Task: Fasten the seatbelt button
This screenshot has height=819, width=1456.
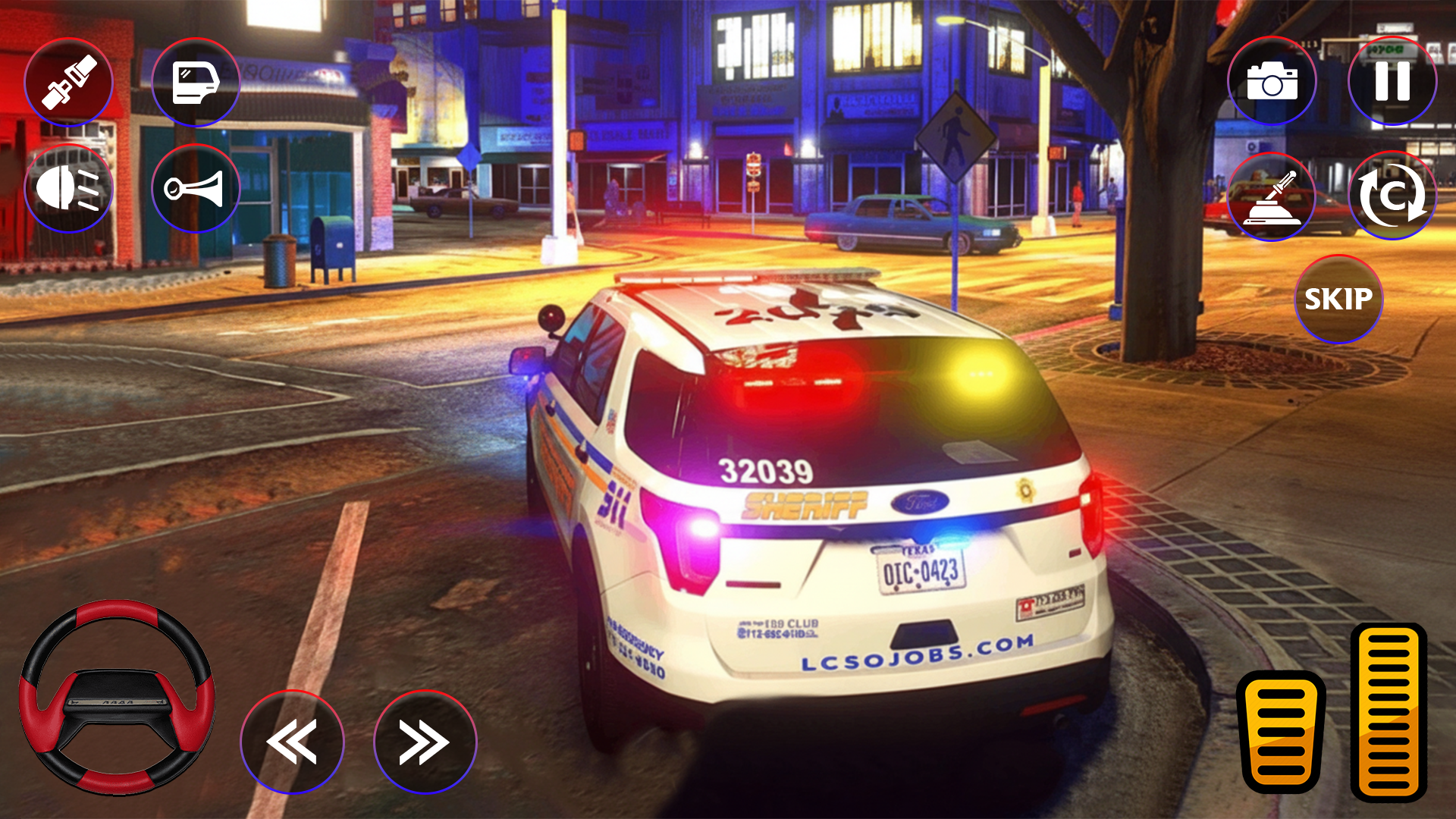Action: (68, 82)
